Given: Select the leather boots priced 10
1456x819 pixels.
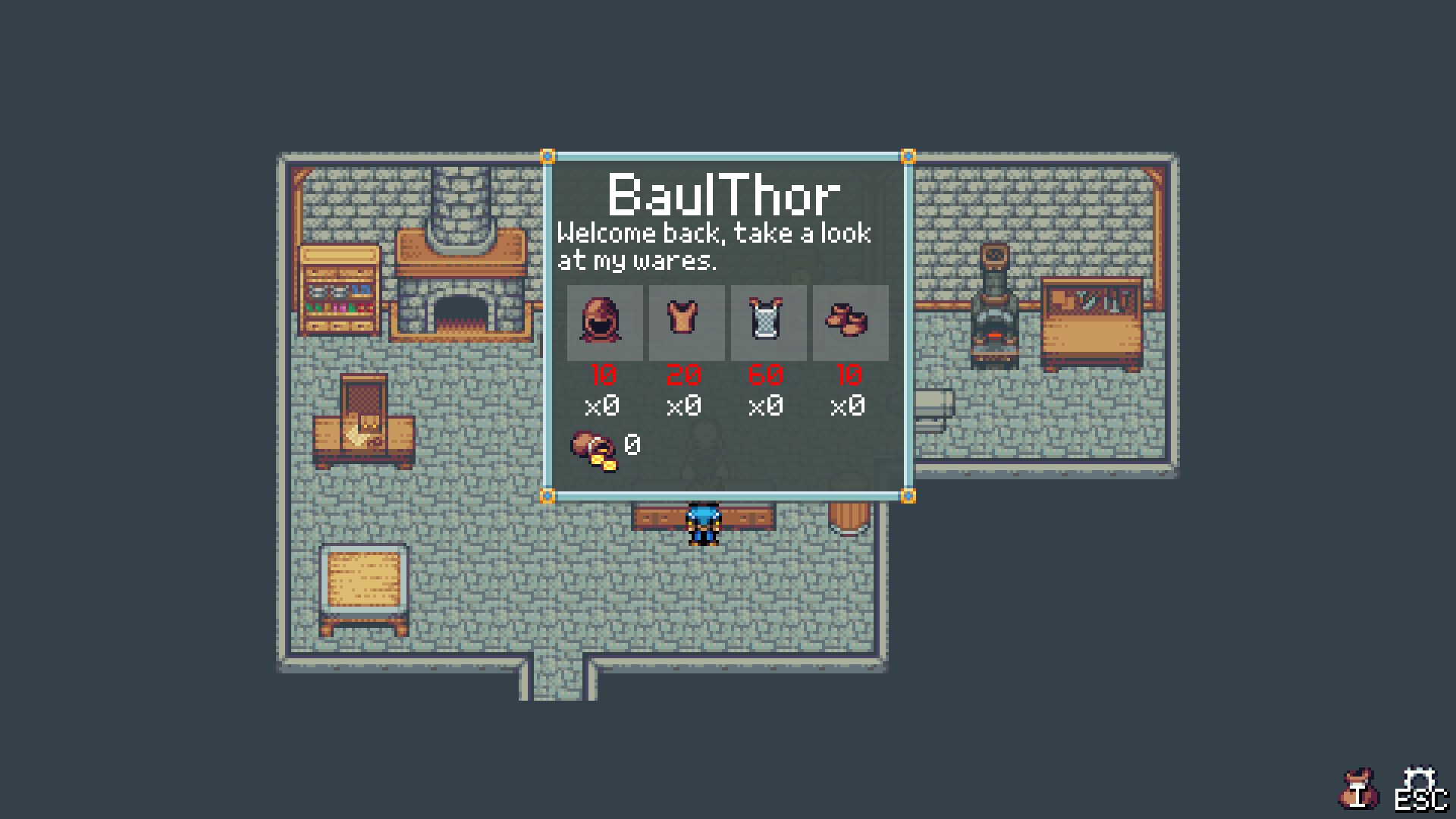Looking at the screenshot, I should tap(849, 323).
